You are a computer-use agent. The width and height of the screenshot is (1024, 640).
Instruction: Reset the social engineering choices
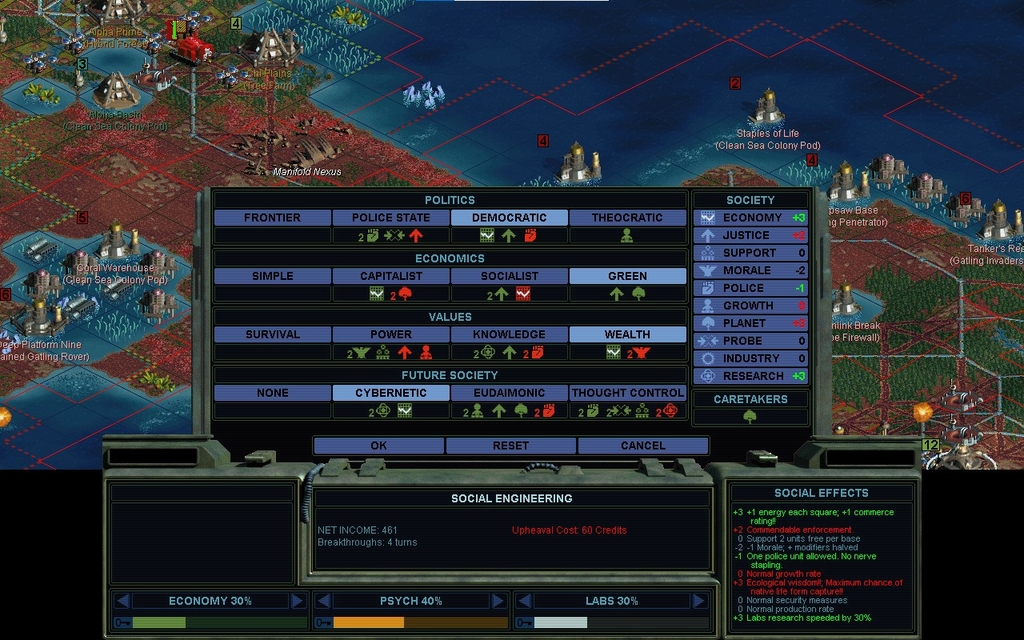tap(510, 445)
